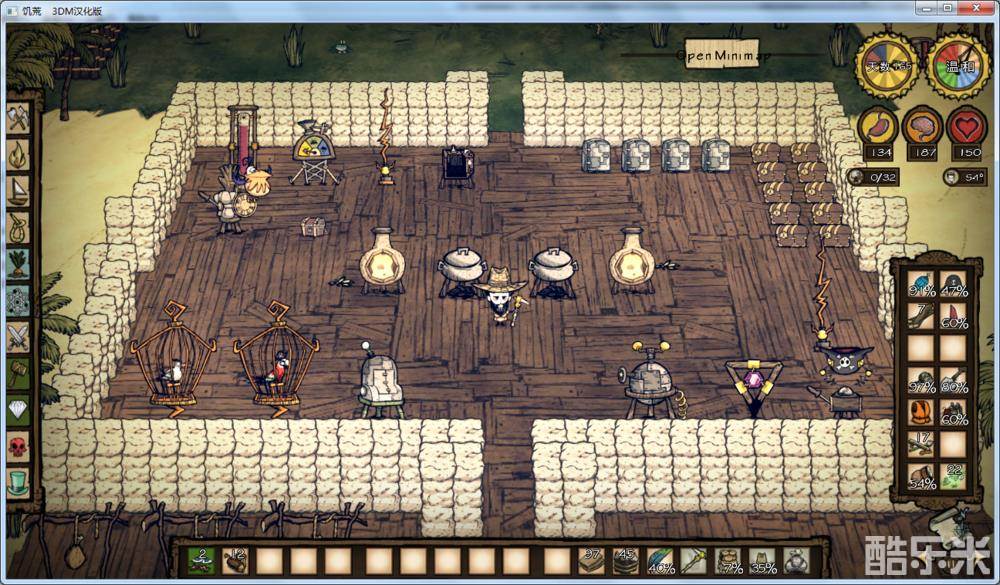Pick the hotbar stack of 37
Image resolution: width=1000 pixels, height=585 pixels.
tap(590, 560)
